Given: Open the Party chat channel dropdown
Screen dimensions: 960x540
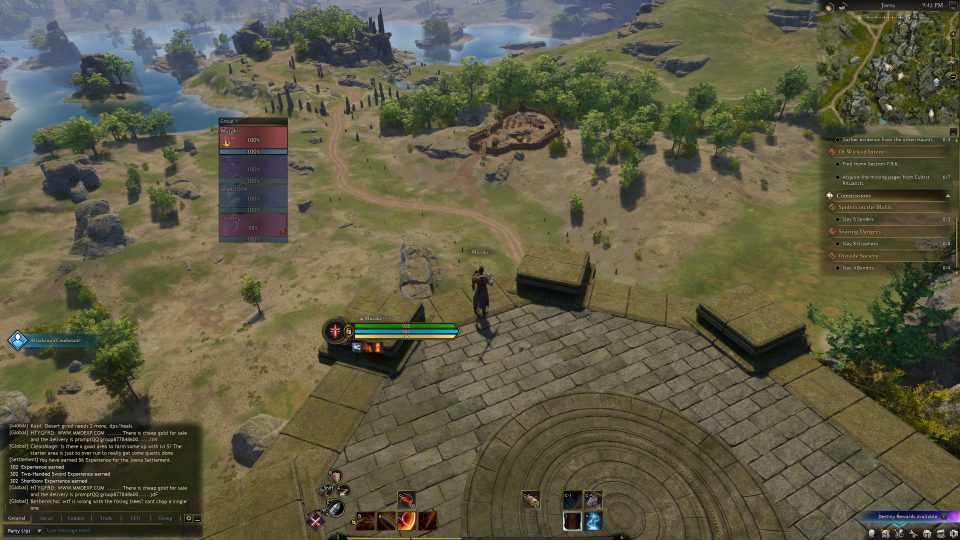Looking at the screenshot, I should point(22,530).
